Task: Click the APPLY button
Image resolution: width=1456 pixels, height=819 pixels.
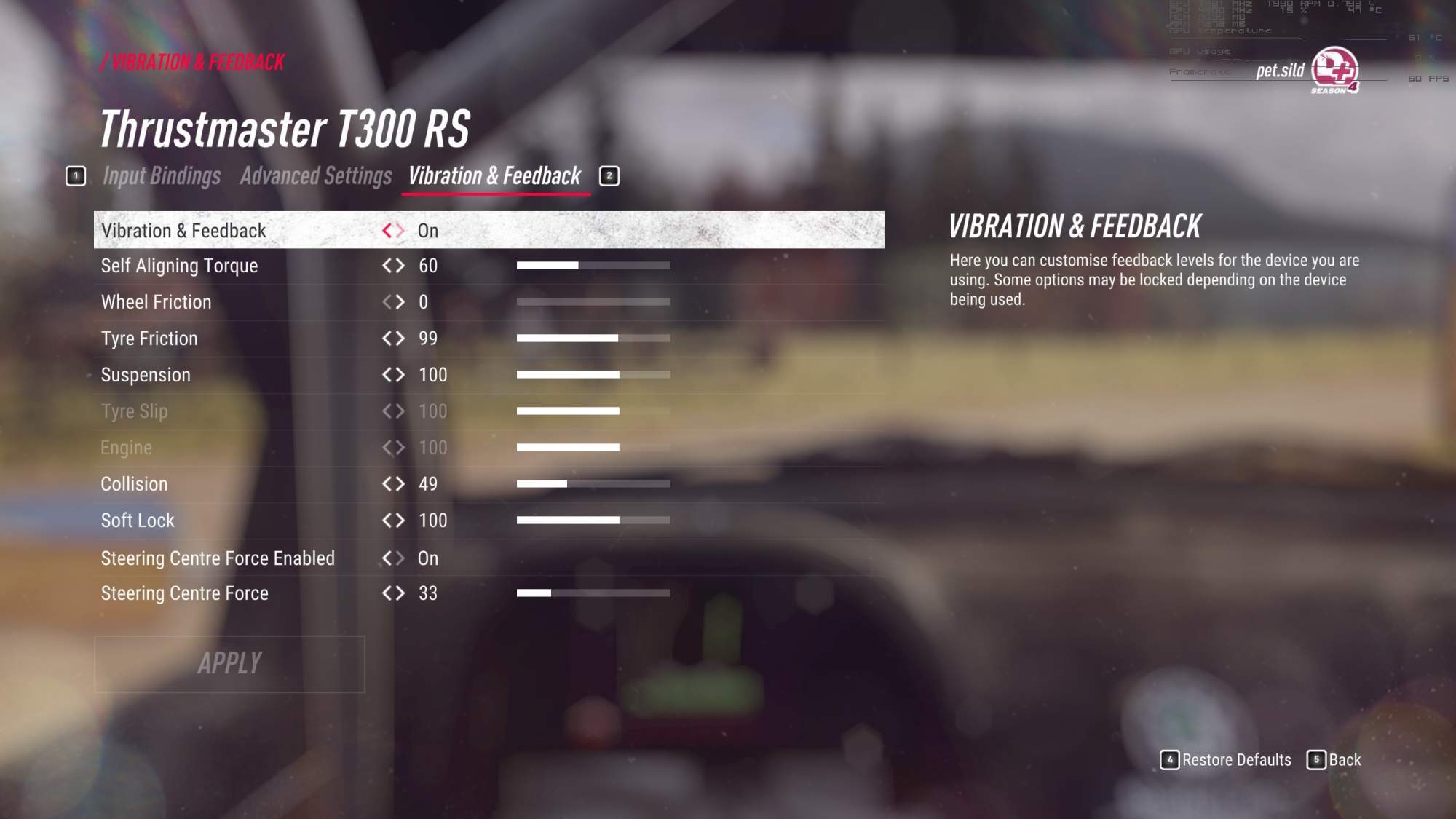Action: pos(229,663)
